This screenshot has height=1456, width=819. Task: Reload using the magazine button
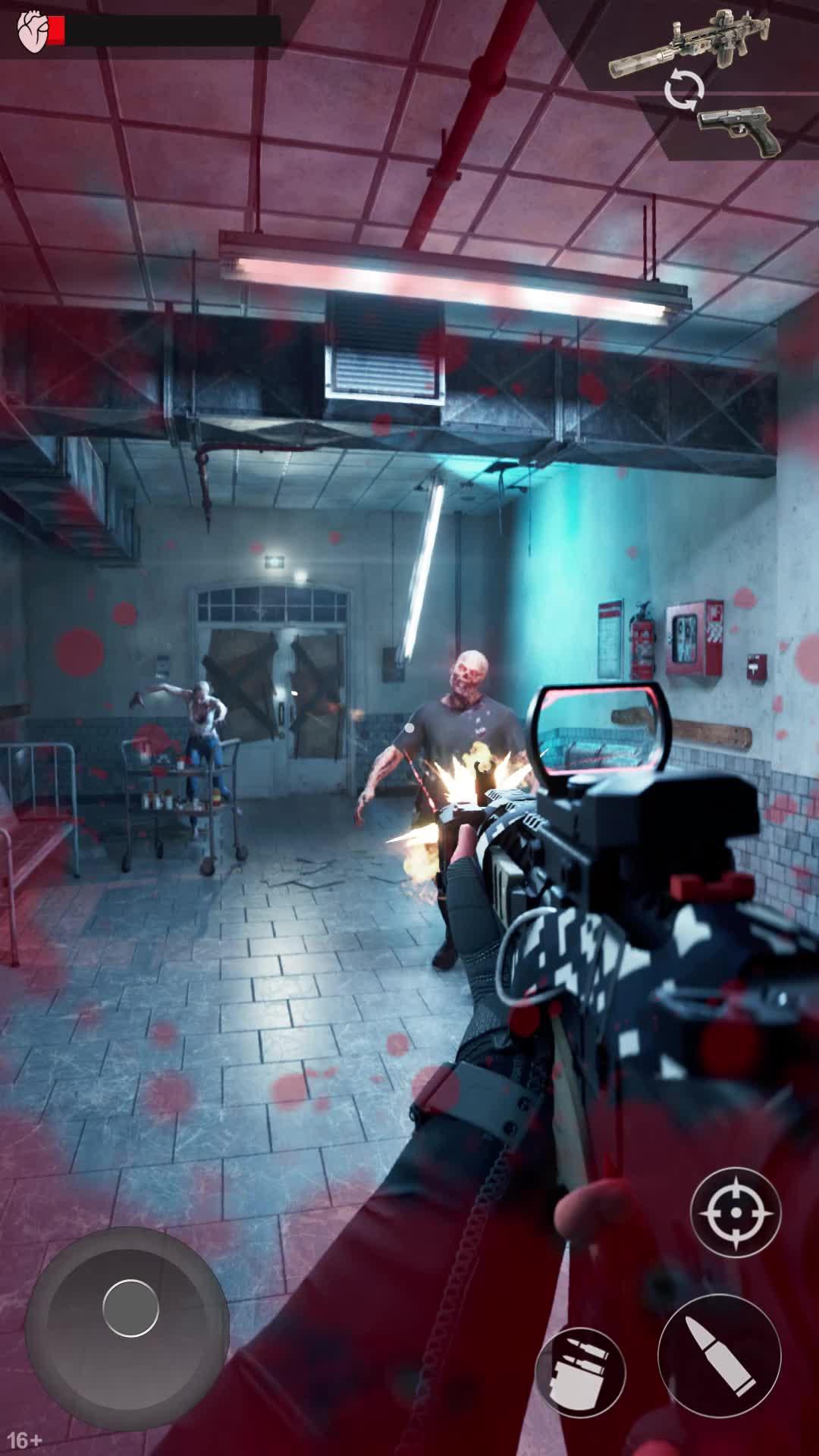click(x=580, y=1372)
